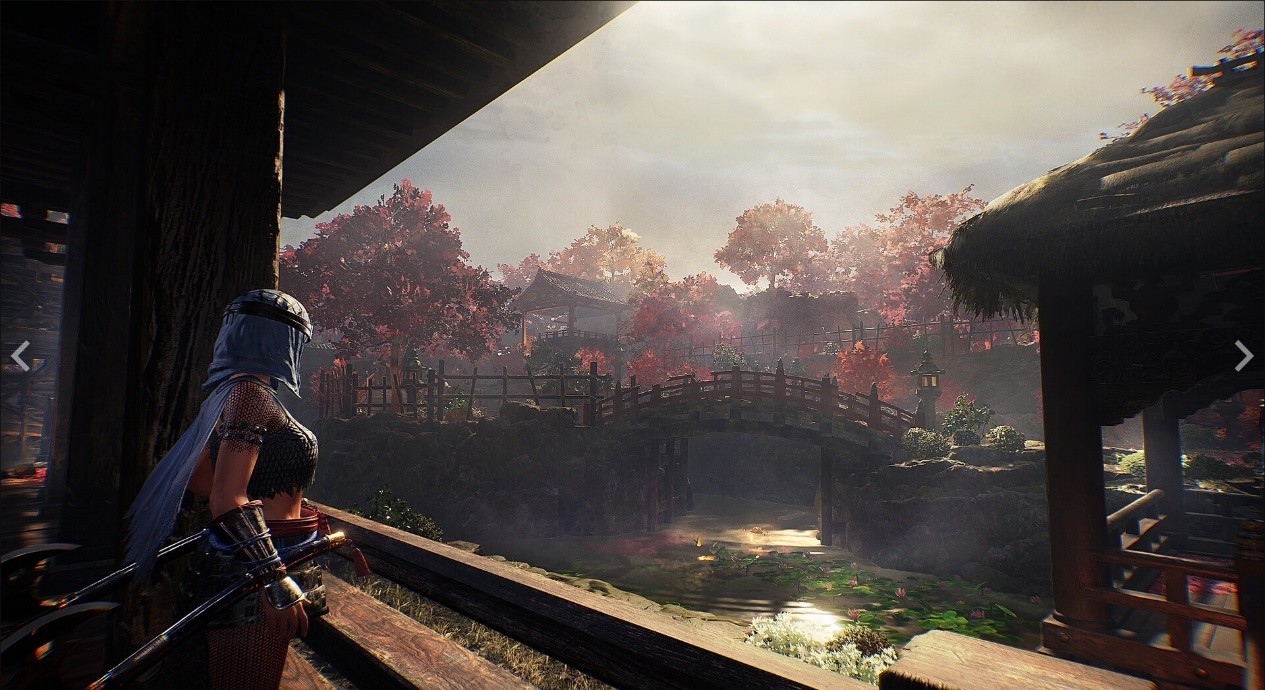Image resolution: width=1265 pixels, height=690 pixels.
Task: Advance to the next gallery screenshot
Action: [x=1243, y=355]
